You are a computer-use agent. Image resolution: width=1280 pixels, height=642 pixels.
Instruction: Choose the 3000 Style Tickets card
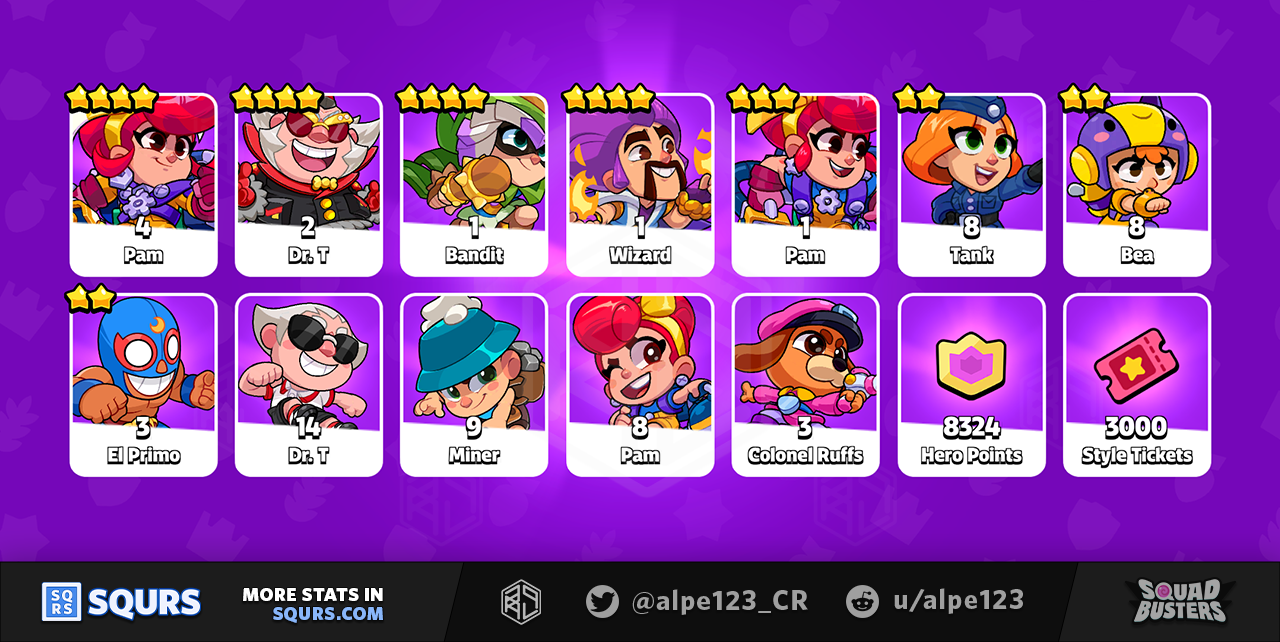point(1137,385)
